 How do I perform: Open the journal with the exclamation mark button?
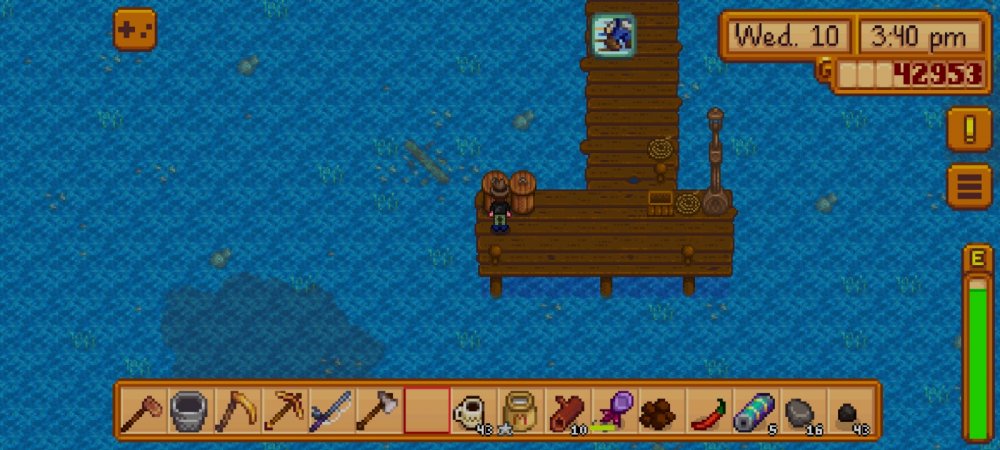968,129
